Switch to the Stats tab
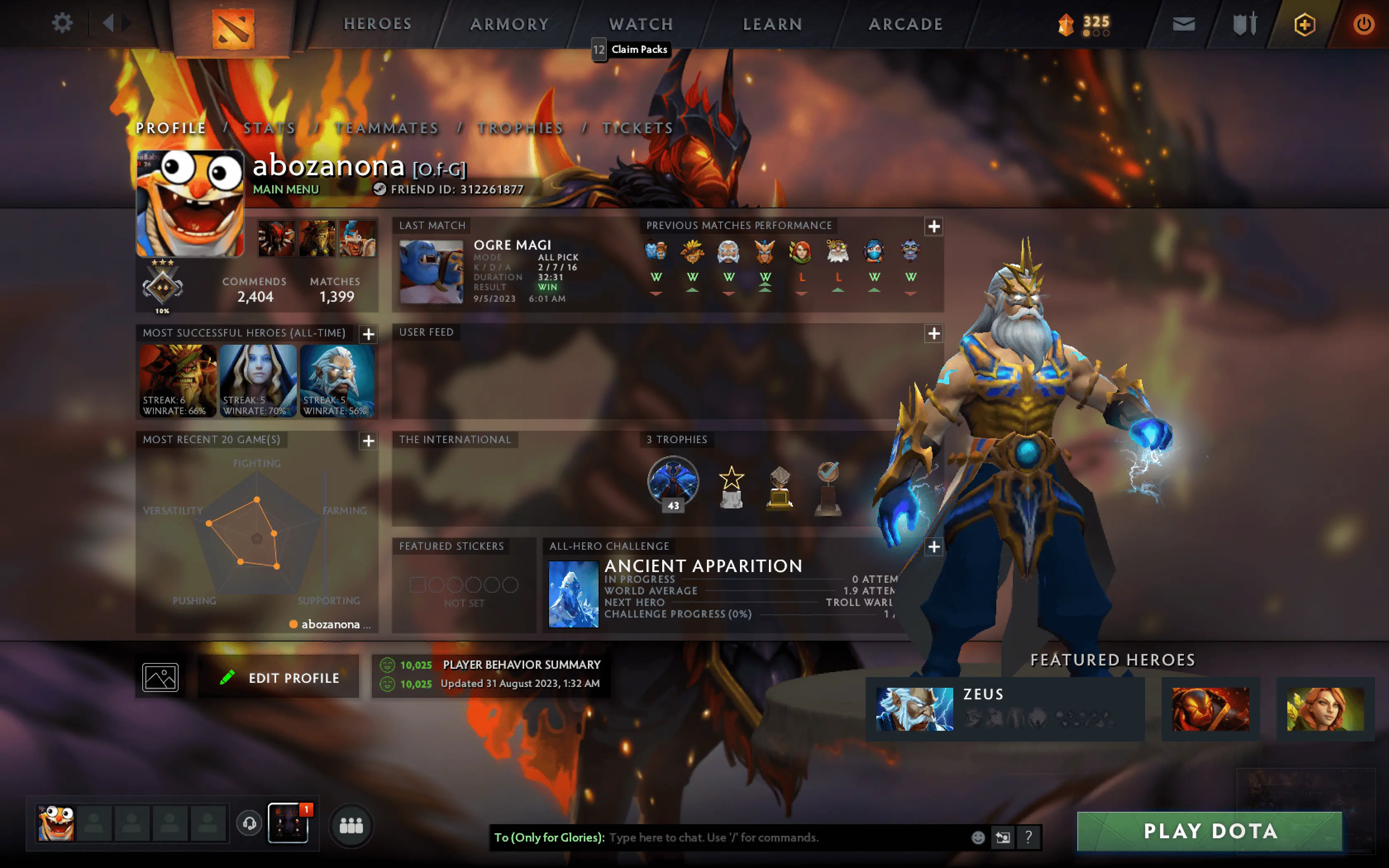Screen dimensions: 1389x868 point(269,128)
